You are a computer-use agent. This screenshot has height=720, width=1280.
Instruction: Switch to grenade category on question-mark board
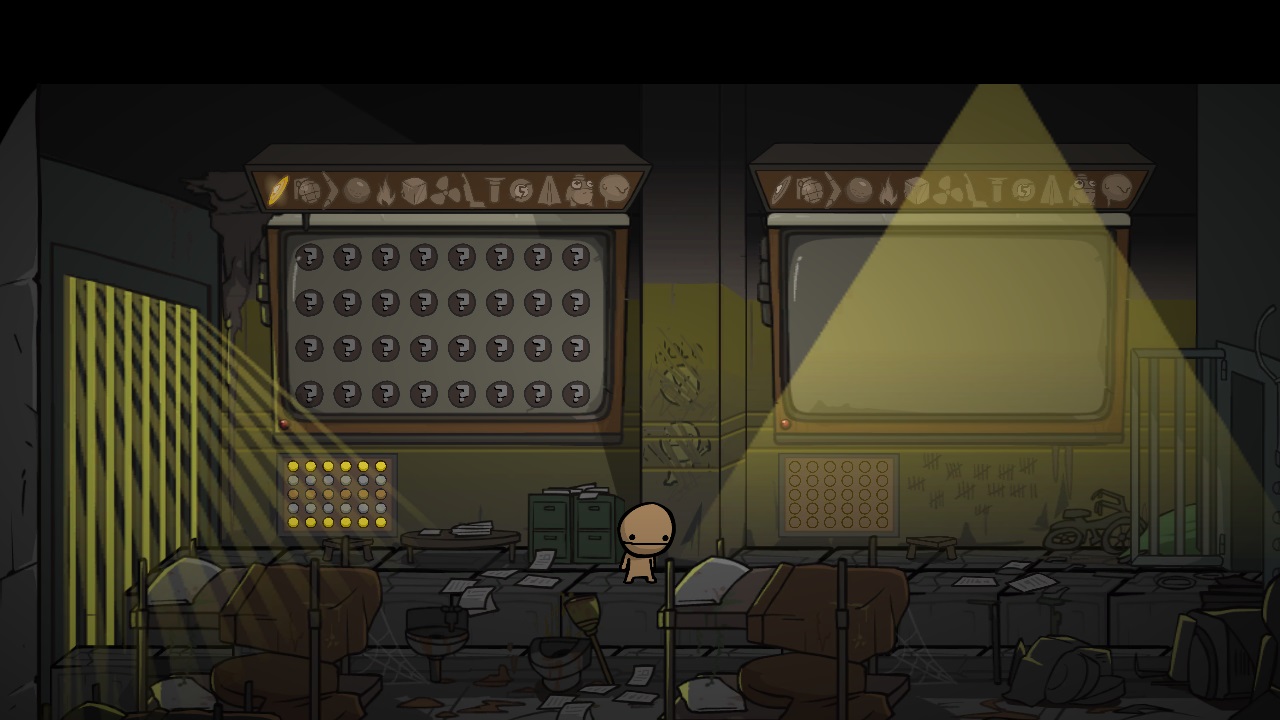click(x=307, y=190)
